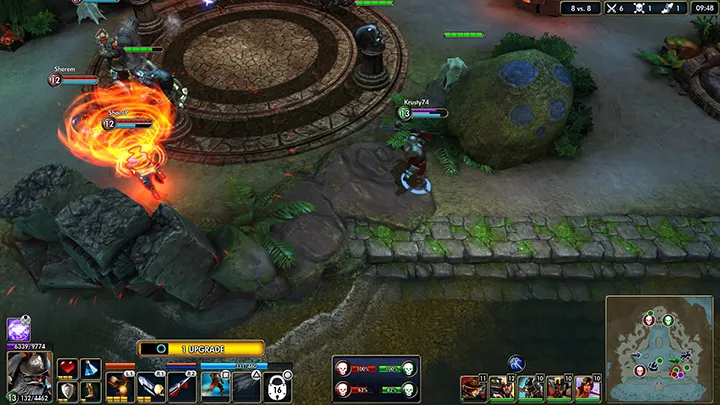
Task: Select the long-haired woman teammate portrait
Action: point(588,387)
